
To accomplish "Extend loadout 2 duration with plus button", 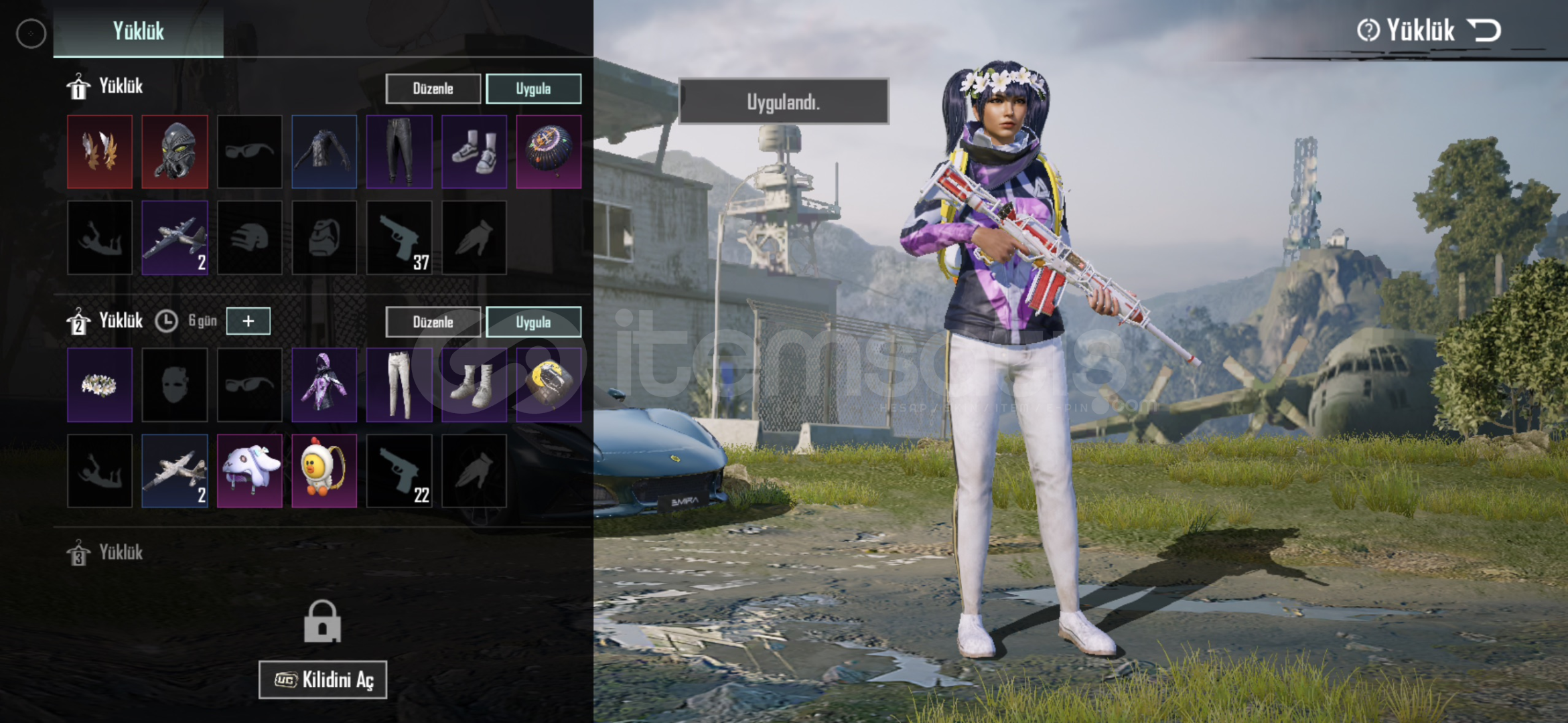I will (x=248, y=321).
